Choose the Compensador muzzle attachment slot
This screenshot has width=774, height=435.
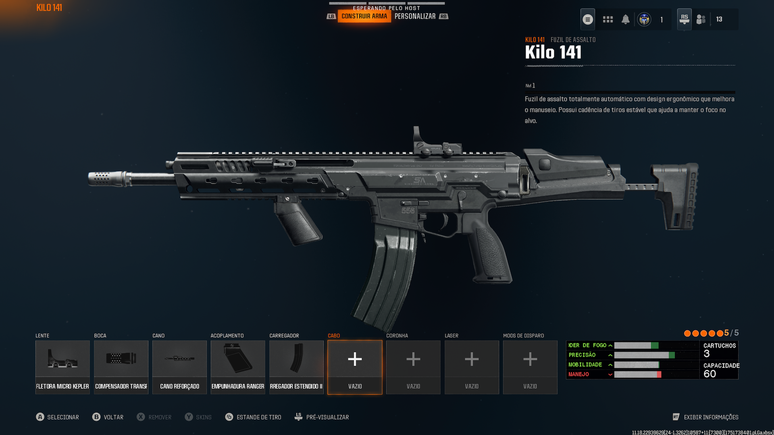click(x=121, y=366)
